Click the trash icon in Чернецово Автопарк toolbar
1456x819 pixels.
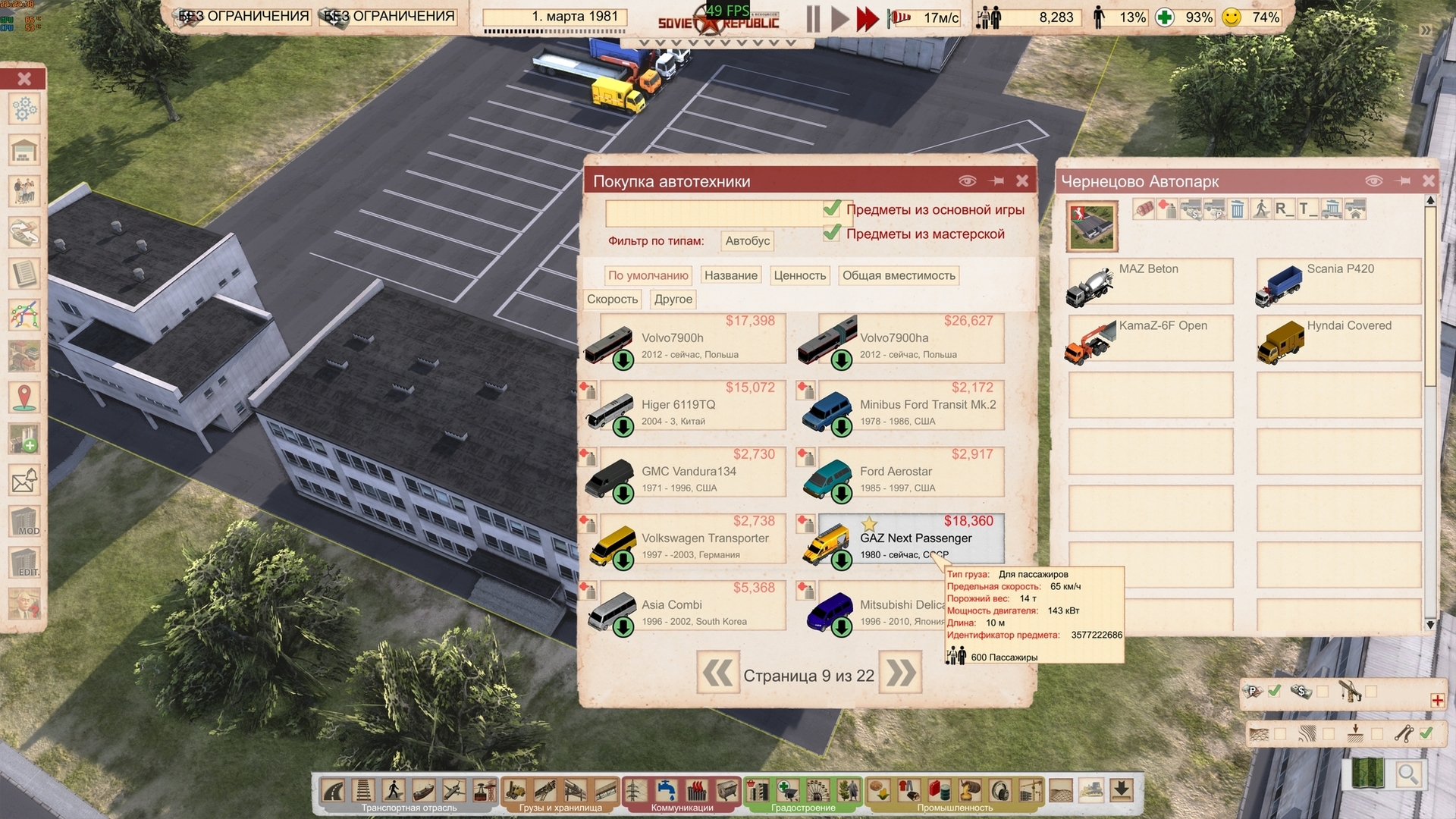coord(1238,207)
